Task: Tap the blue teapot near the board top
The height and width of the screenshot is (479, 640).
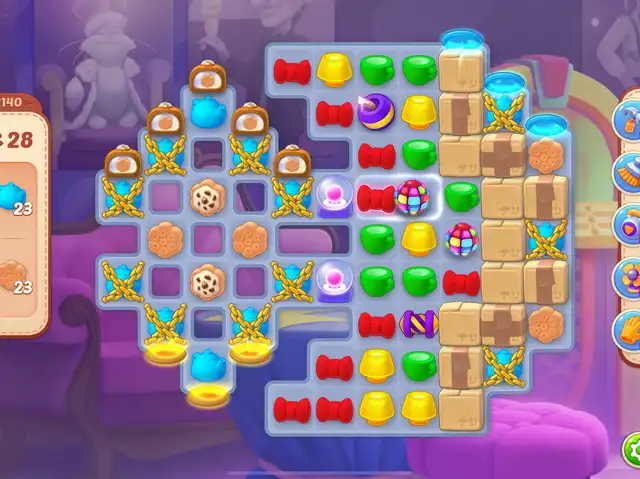Action: coord(207,112)
